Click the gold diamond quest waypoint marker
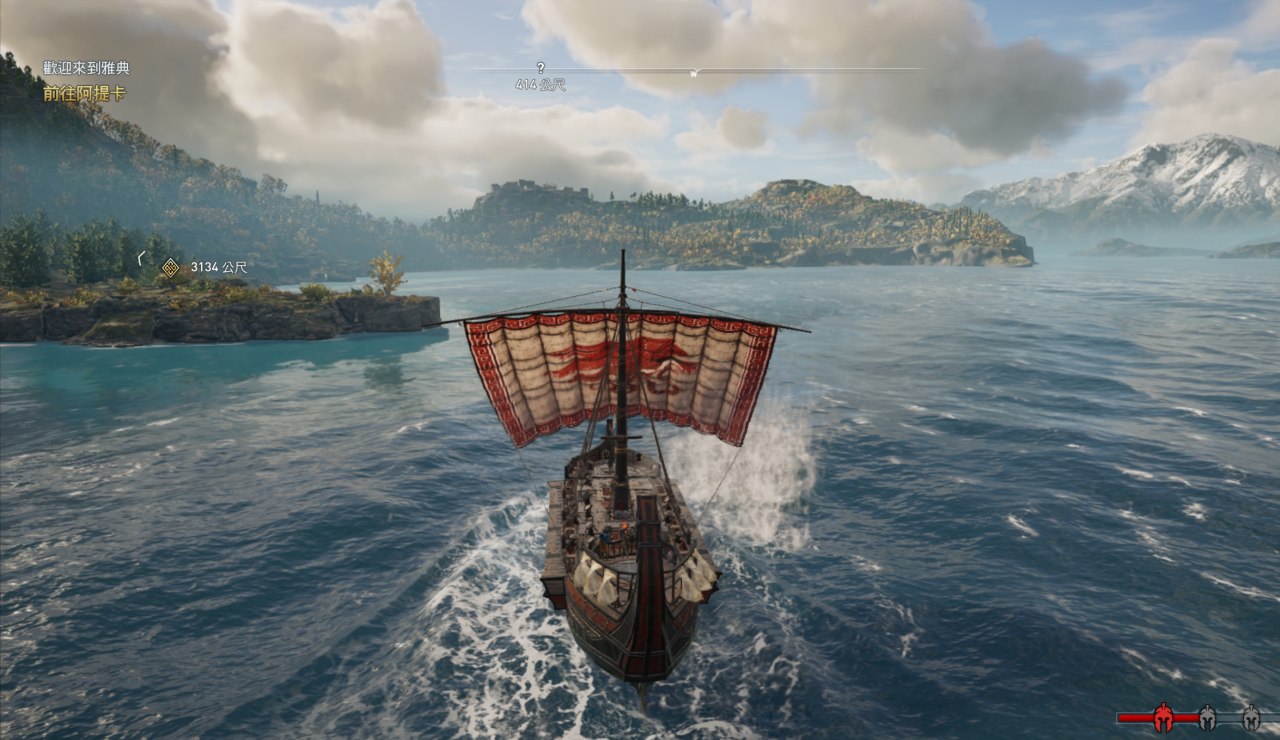This screenshot has height=740, width=1280. [x=171, y=267]
